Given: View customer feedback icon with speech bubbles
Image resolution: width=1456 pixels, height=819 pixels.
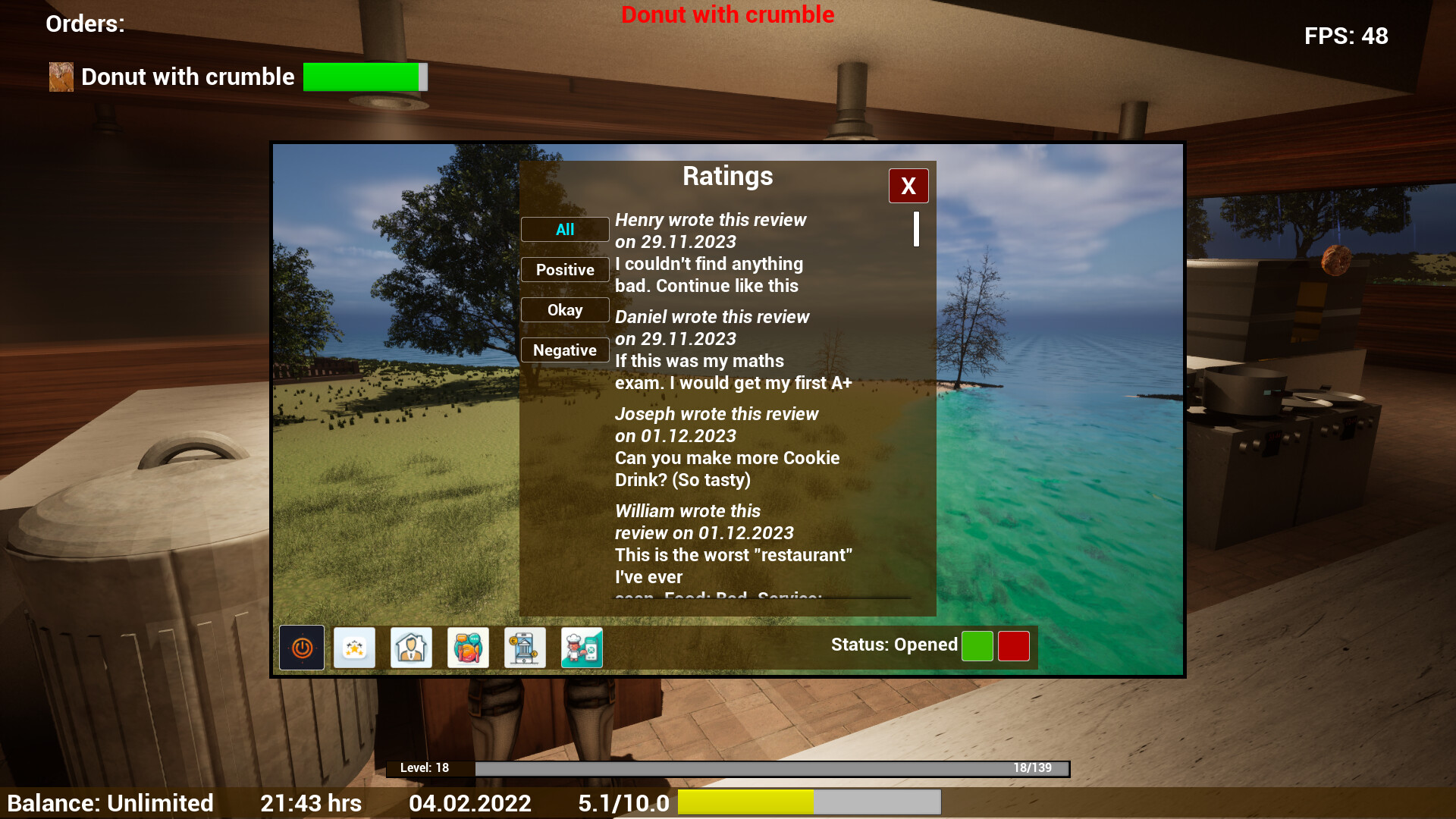Looking at the screenshot, I should pos(468,647).
